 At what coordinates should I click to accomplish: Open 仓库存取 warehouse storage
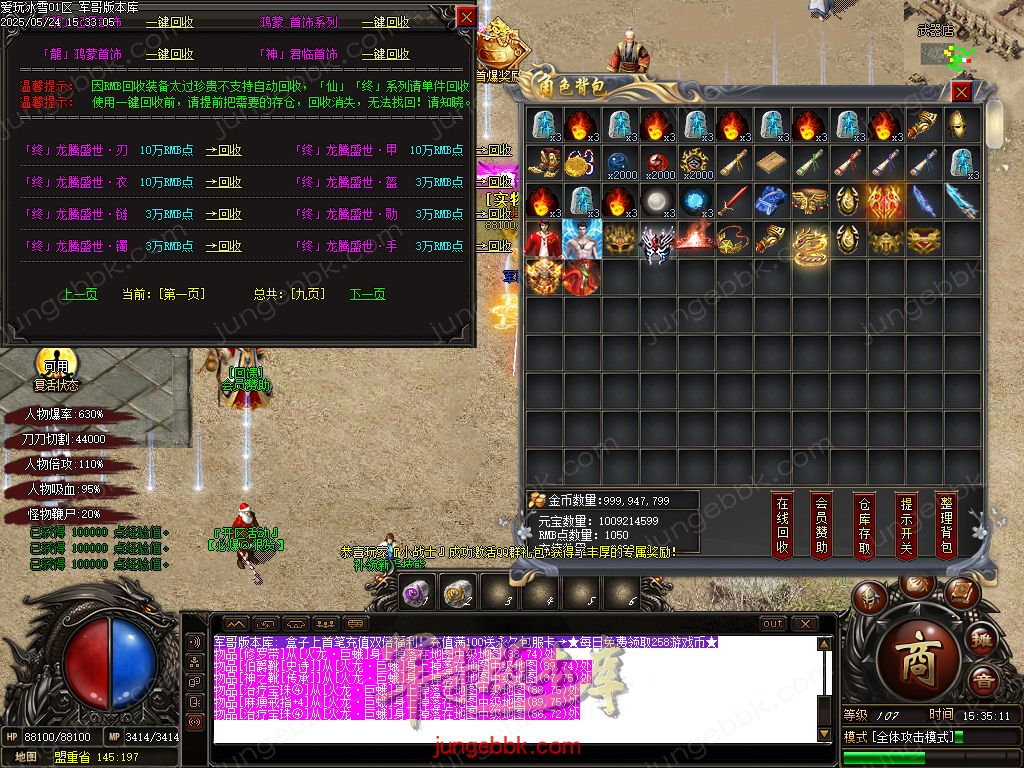coord(864,525)
